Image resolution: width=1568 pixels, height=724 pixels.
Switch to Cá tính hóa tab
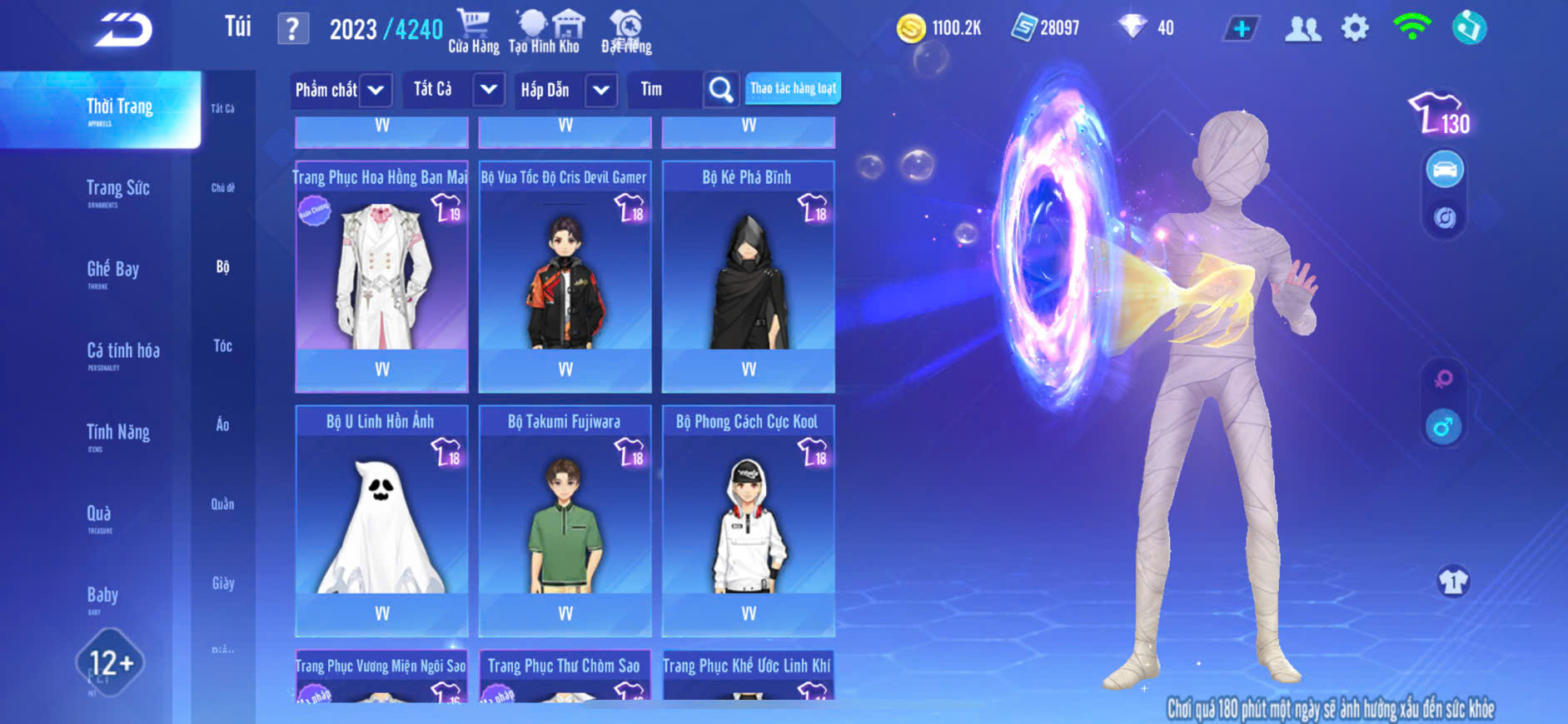tap(122, 353)
